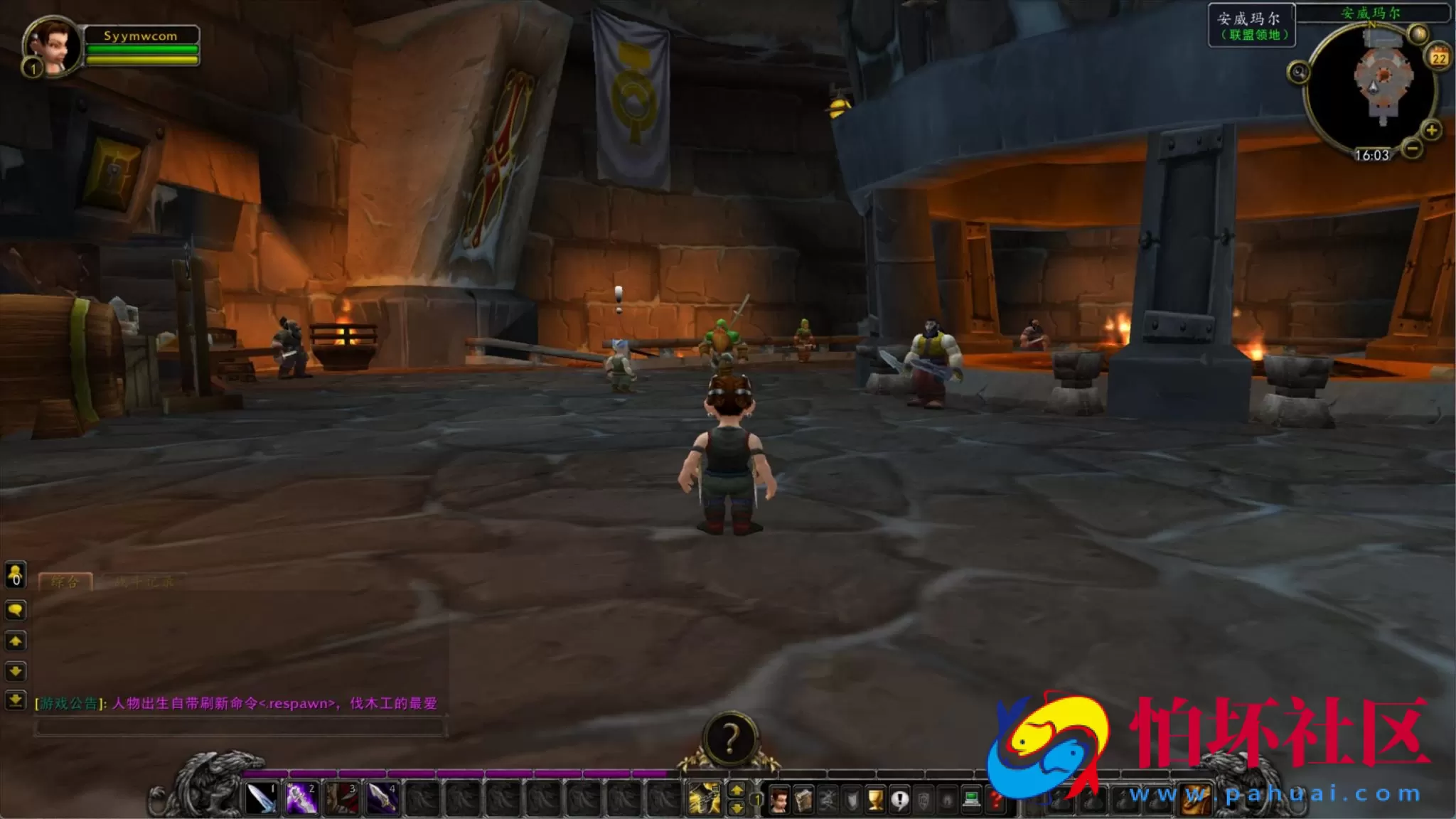The image size is (1456, 819).
Task: Click action bar slot 1 dagger ability
Action: 262,798
